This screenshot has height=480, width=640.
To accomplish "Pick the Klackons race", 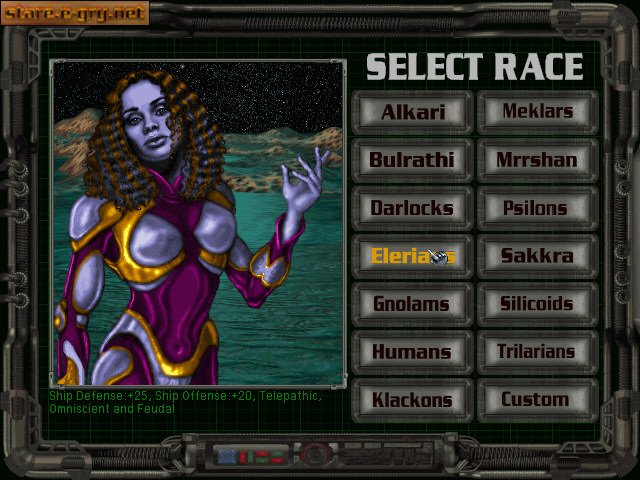I will tap(411, 400).
